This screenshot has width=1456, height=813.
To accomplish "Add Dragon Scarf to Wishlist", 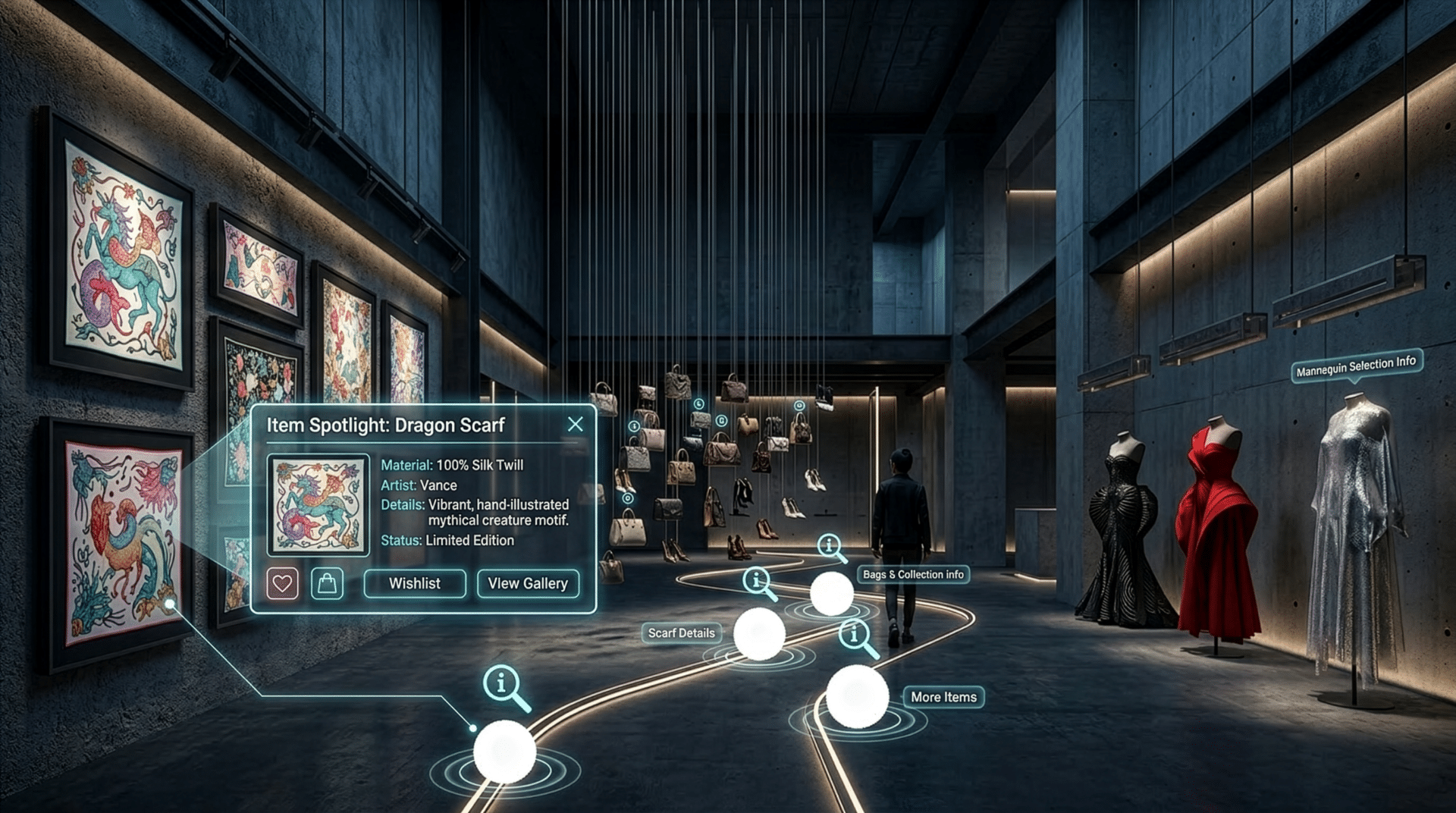I will pyautogui.click(x=415, y=583).
